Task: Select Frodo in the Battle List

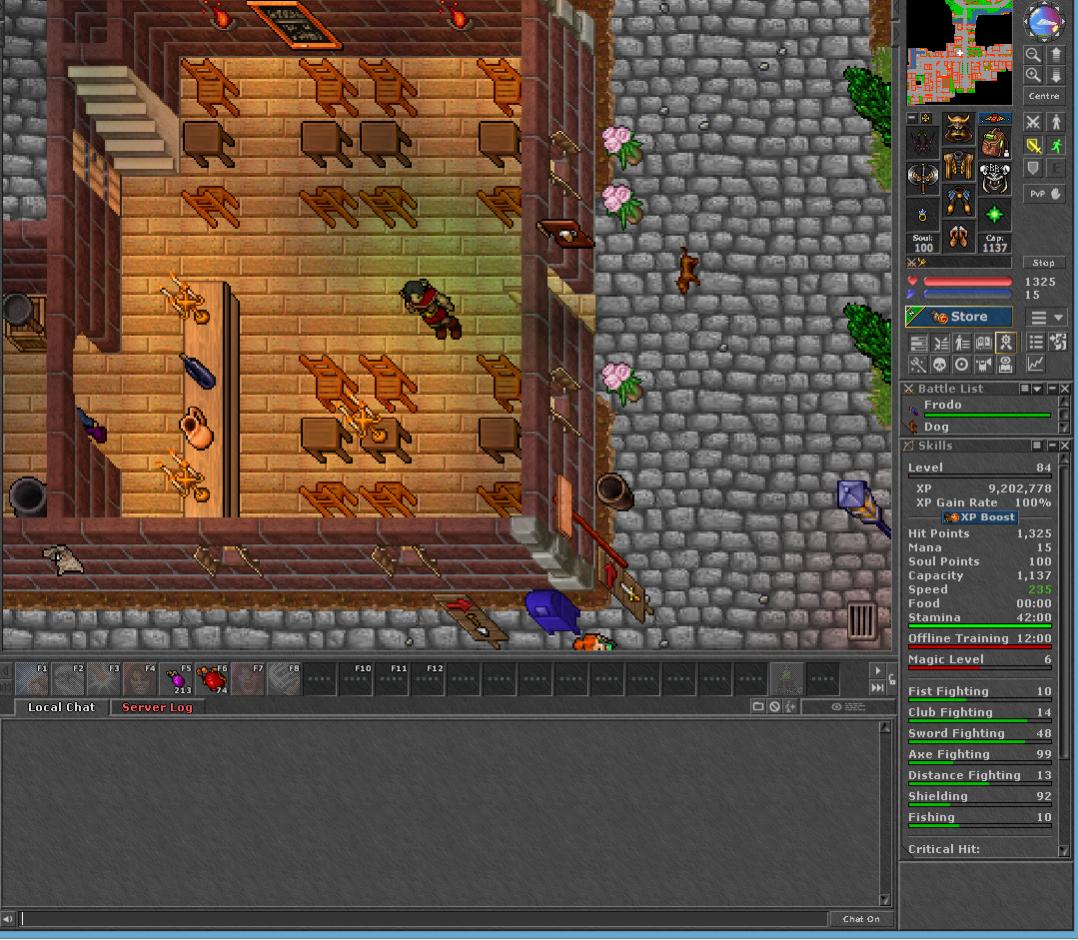Action: tap(942, 405)
